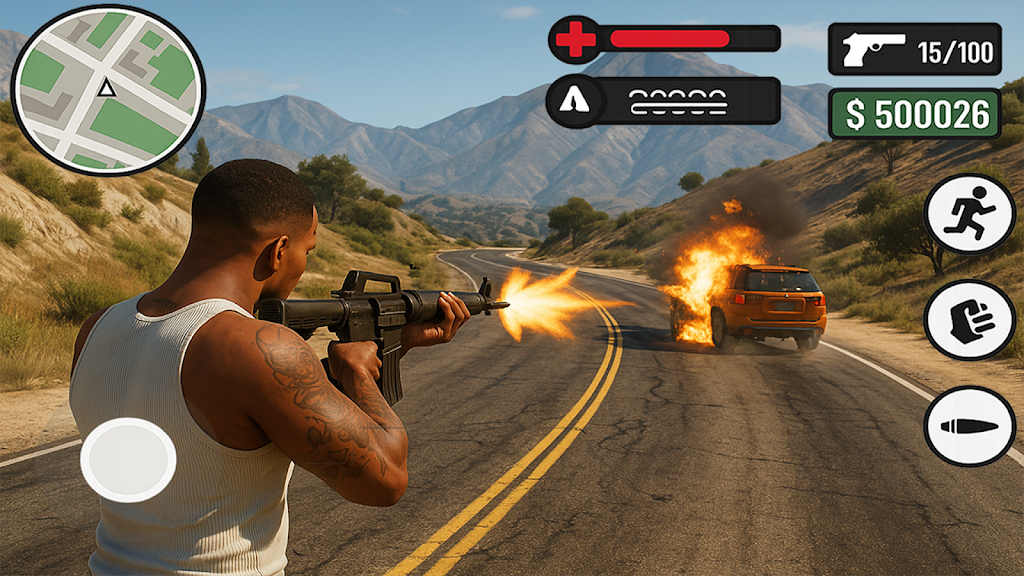Touch the white virtual joystick
The width and height of the screenshot is (1024, 576).
128,460
